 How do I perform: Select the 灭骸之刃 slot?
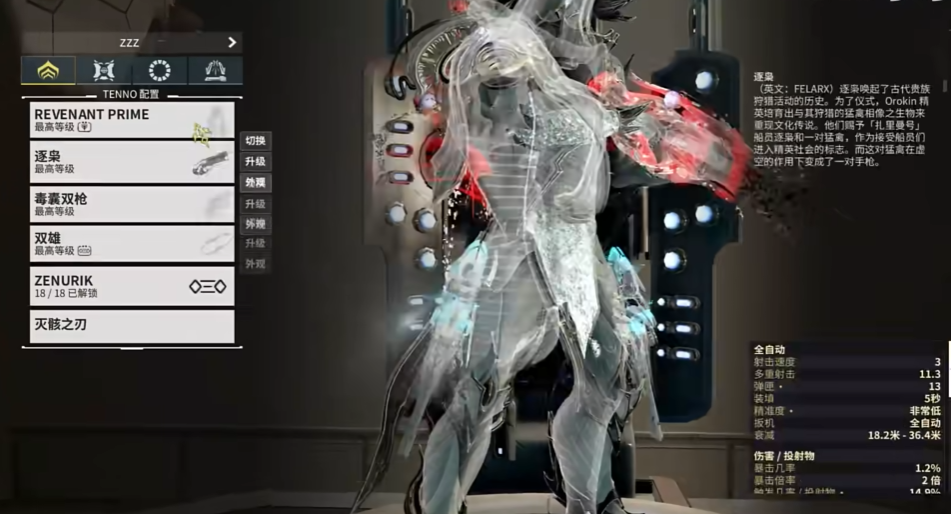point(131,326)
